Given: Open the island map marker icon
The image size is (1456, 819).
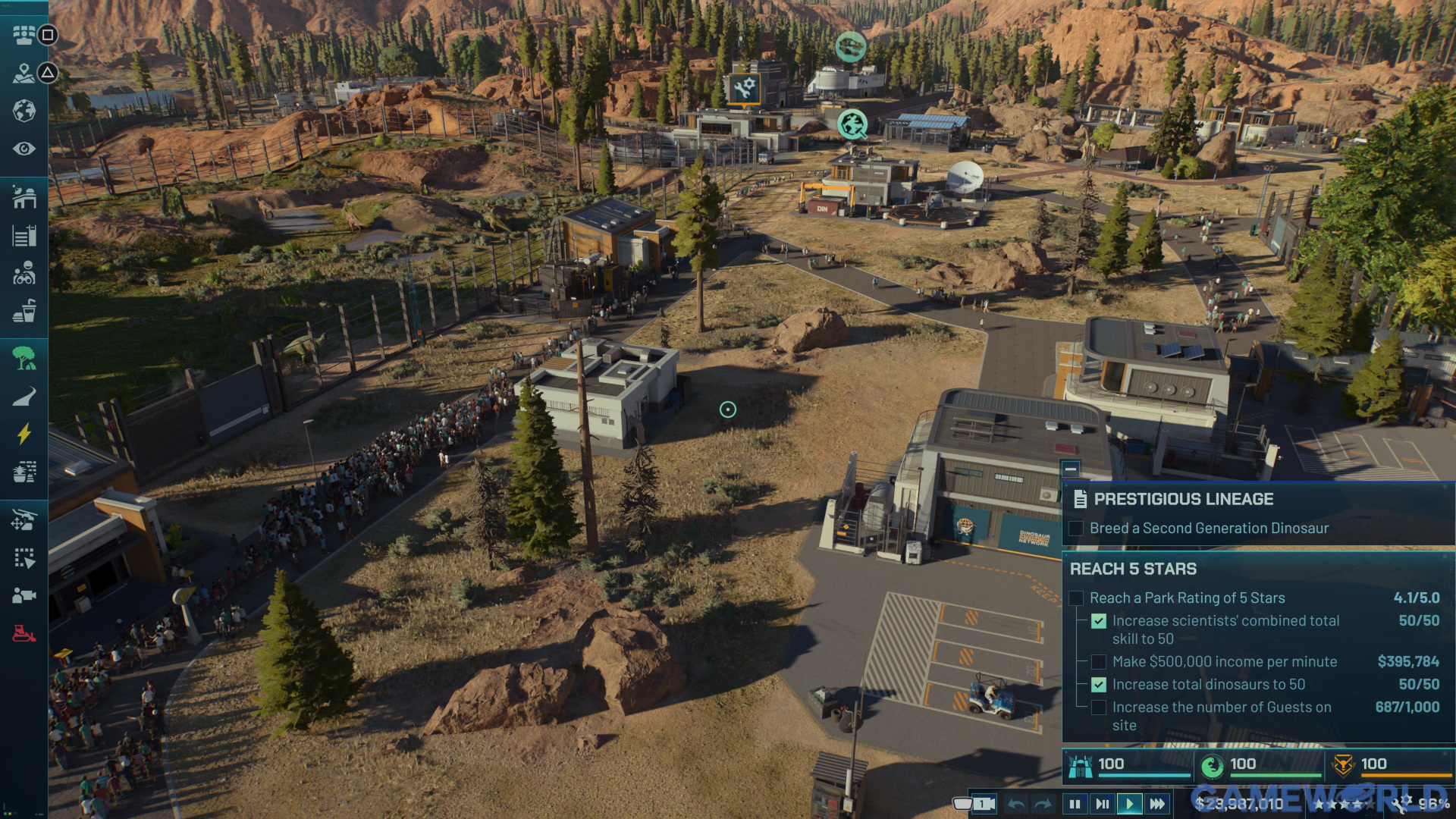Looking at the screenshot, I should 24,73.
